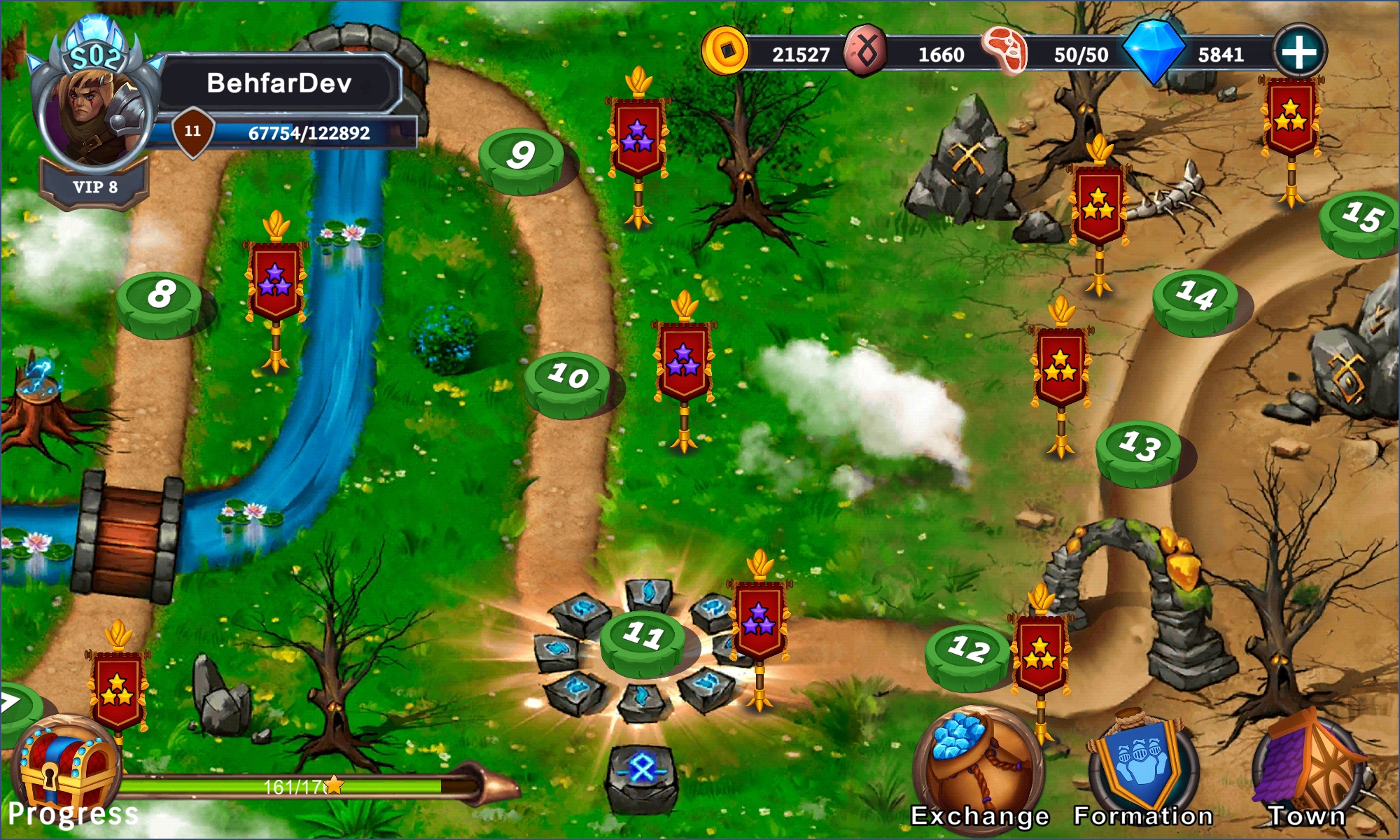Open the Exchange gem bag
Screen dimensions: 1400x840
pyautogui.click(x=979, y=766)
